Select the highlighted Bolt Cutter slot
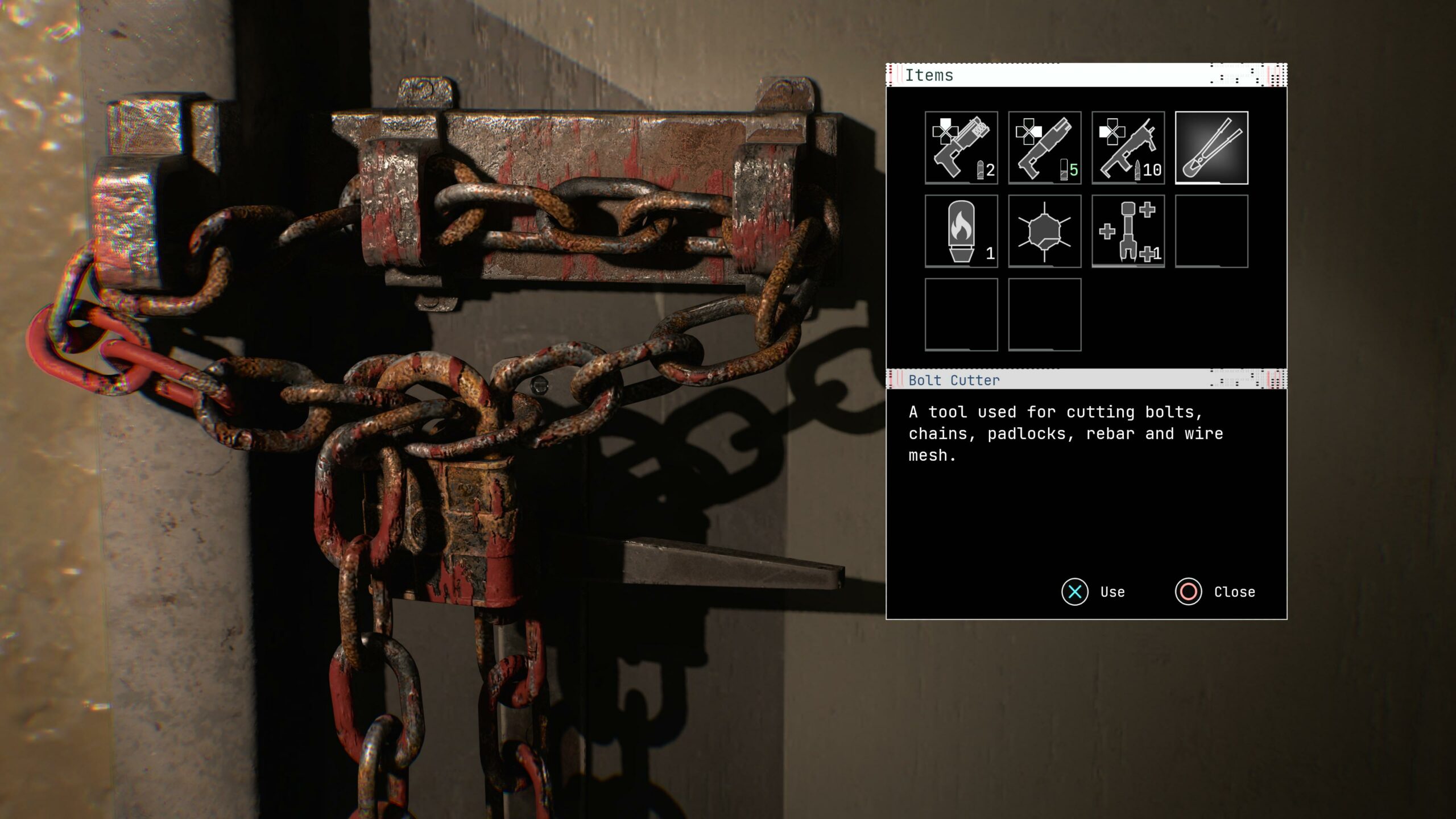Viewport: 1456px width, 819px height. tap(1211, 148)
